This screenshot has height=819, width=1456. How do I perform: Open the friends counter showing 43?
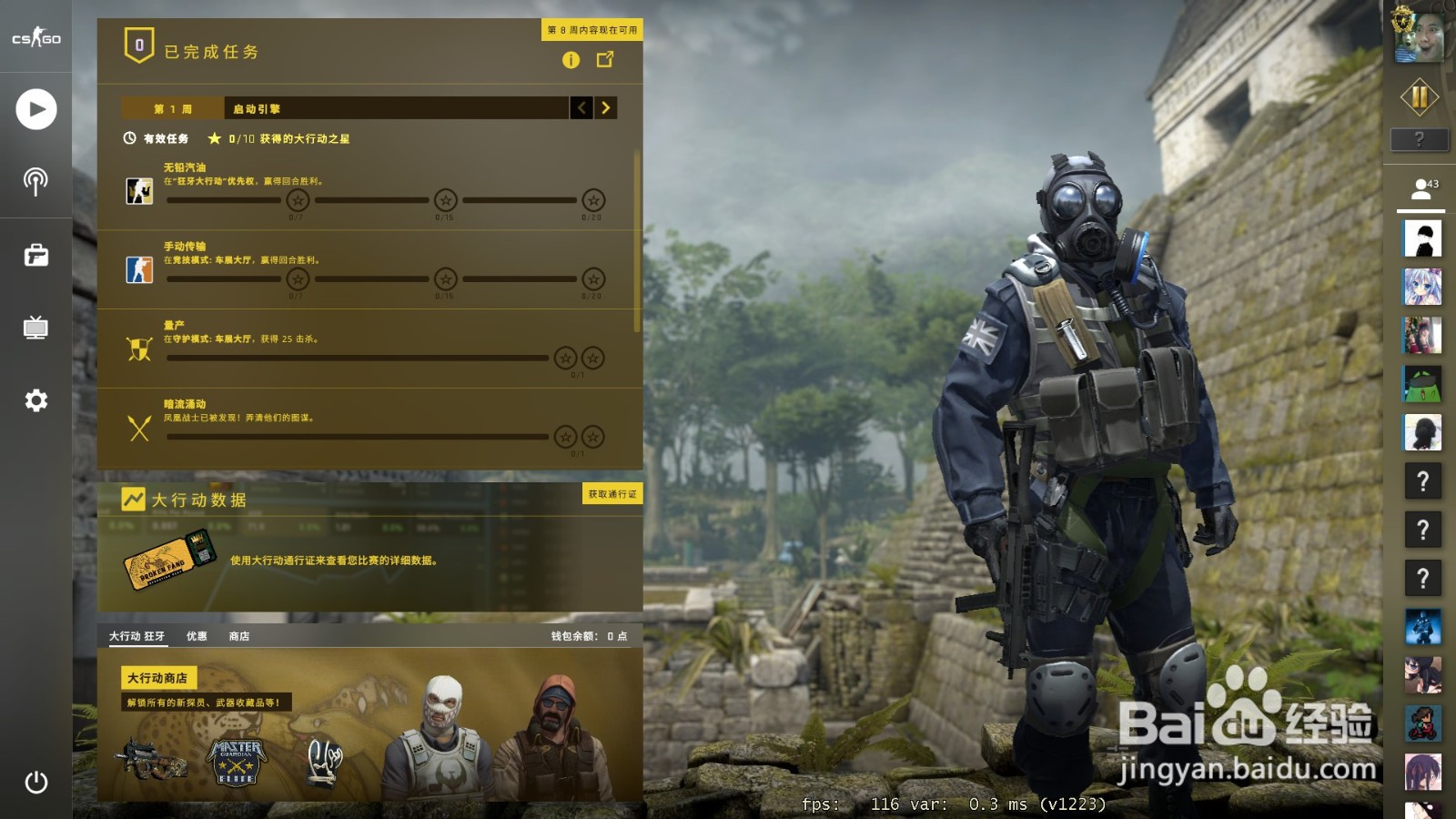(1425, 189)
